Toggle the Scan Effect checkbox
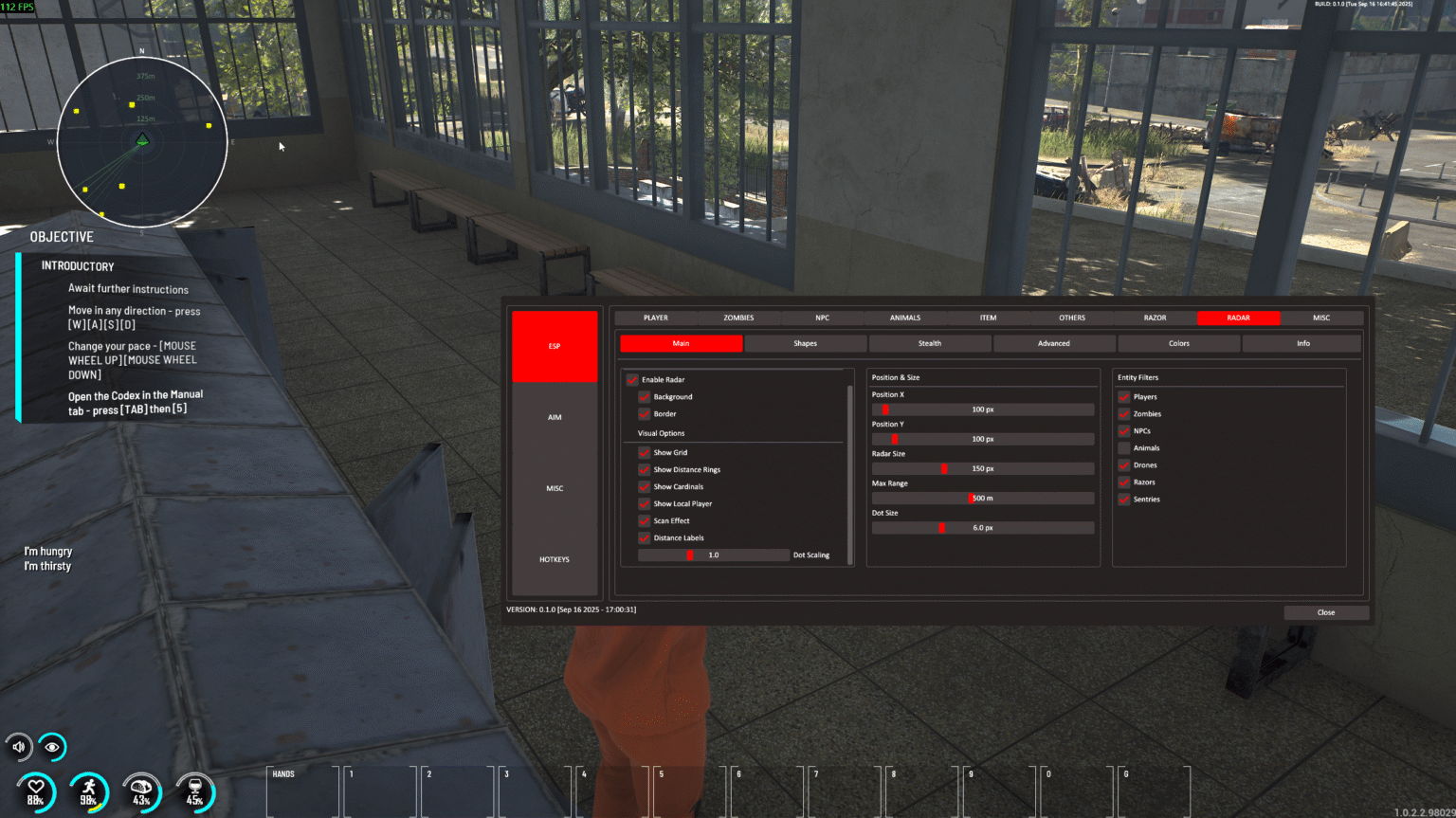This screenshot has height=818, width=1456. (646, 520)
